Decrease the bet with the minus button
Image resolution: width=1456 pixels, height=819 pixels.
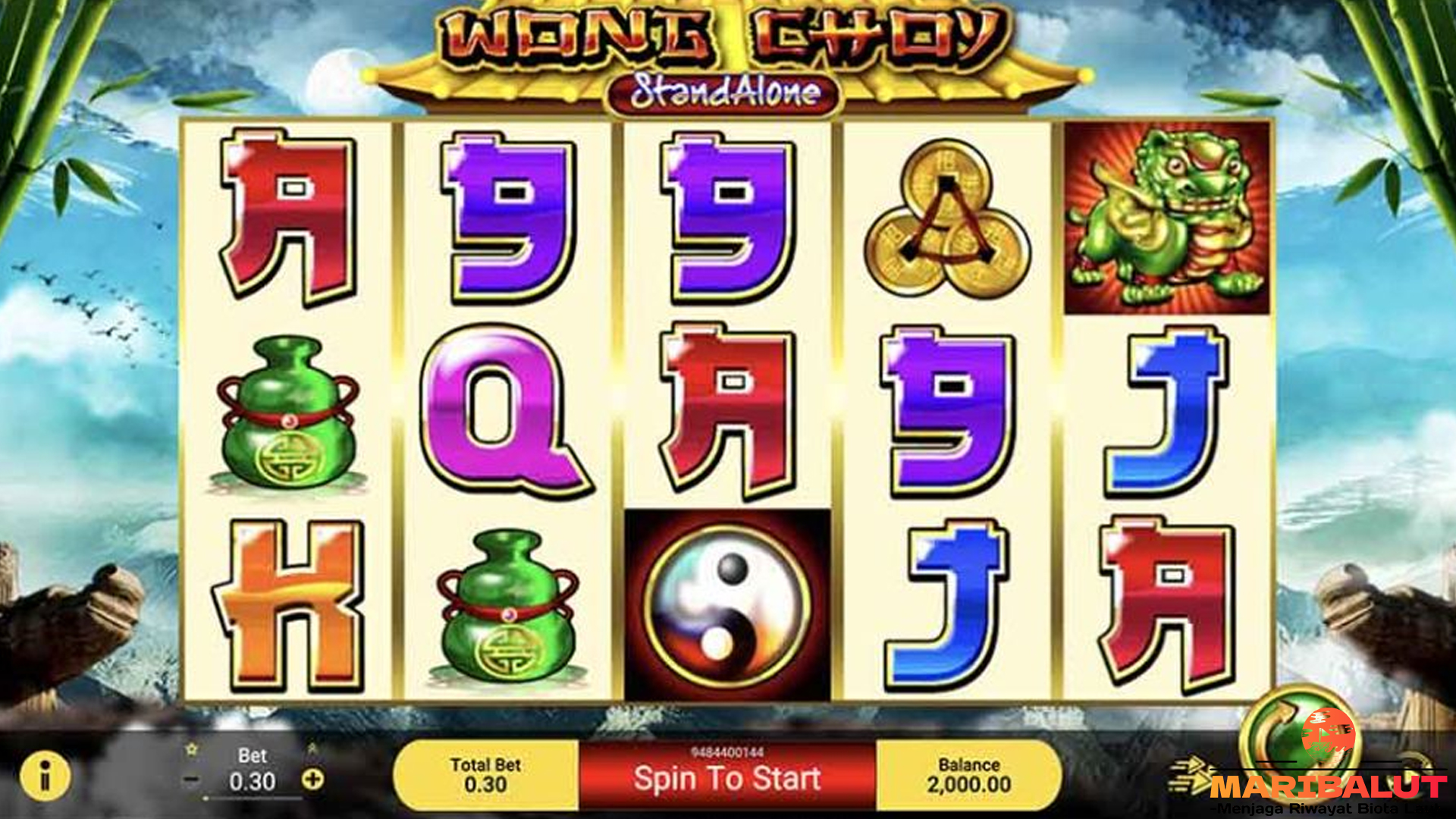point(192,780)
